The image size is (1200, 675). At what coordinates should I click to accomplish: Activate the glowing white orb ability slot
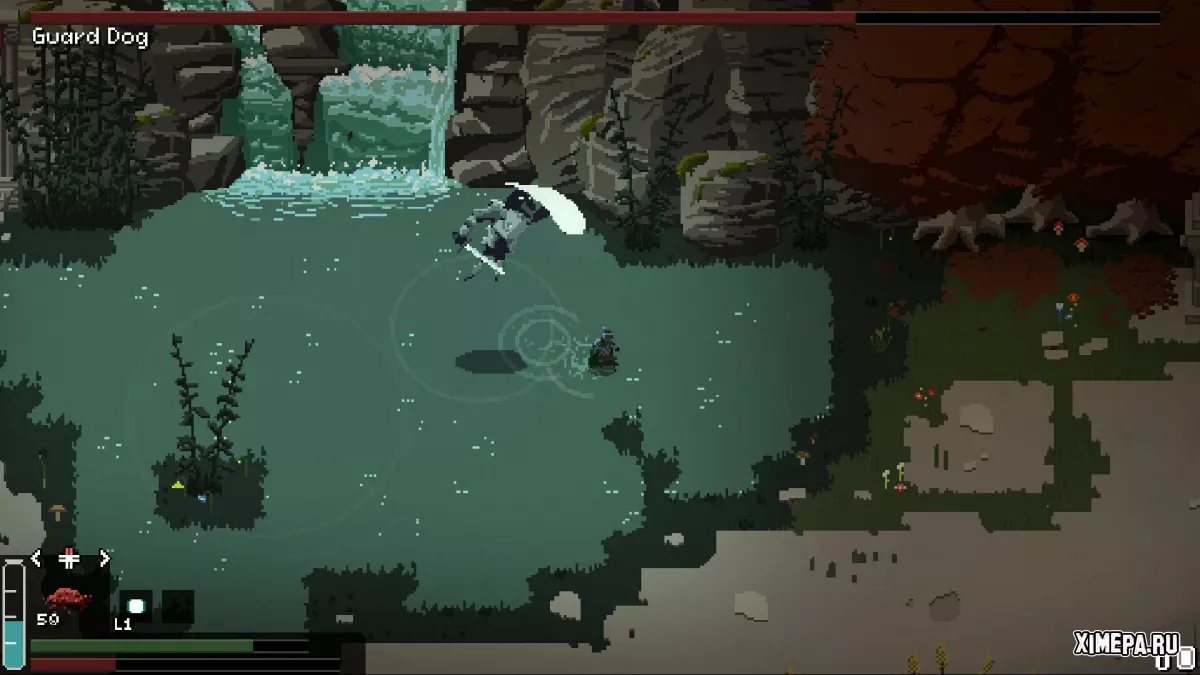coord(135,605)
